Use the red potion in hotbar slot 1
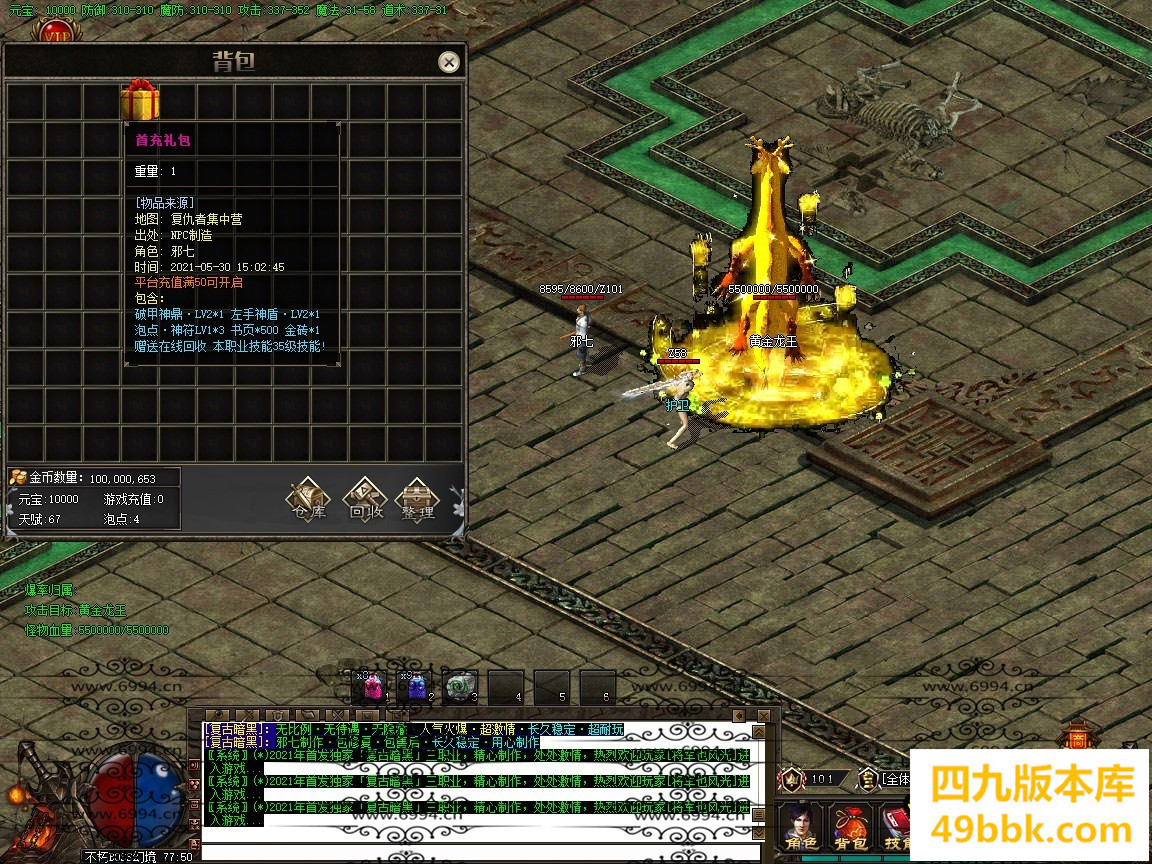The image size is (1152, 864). [x=371, y=686]
